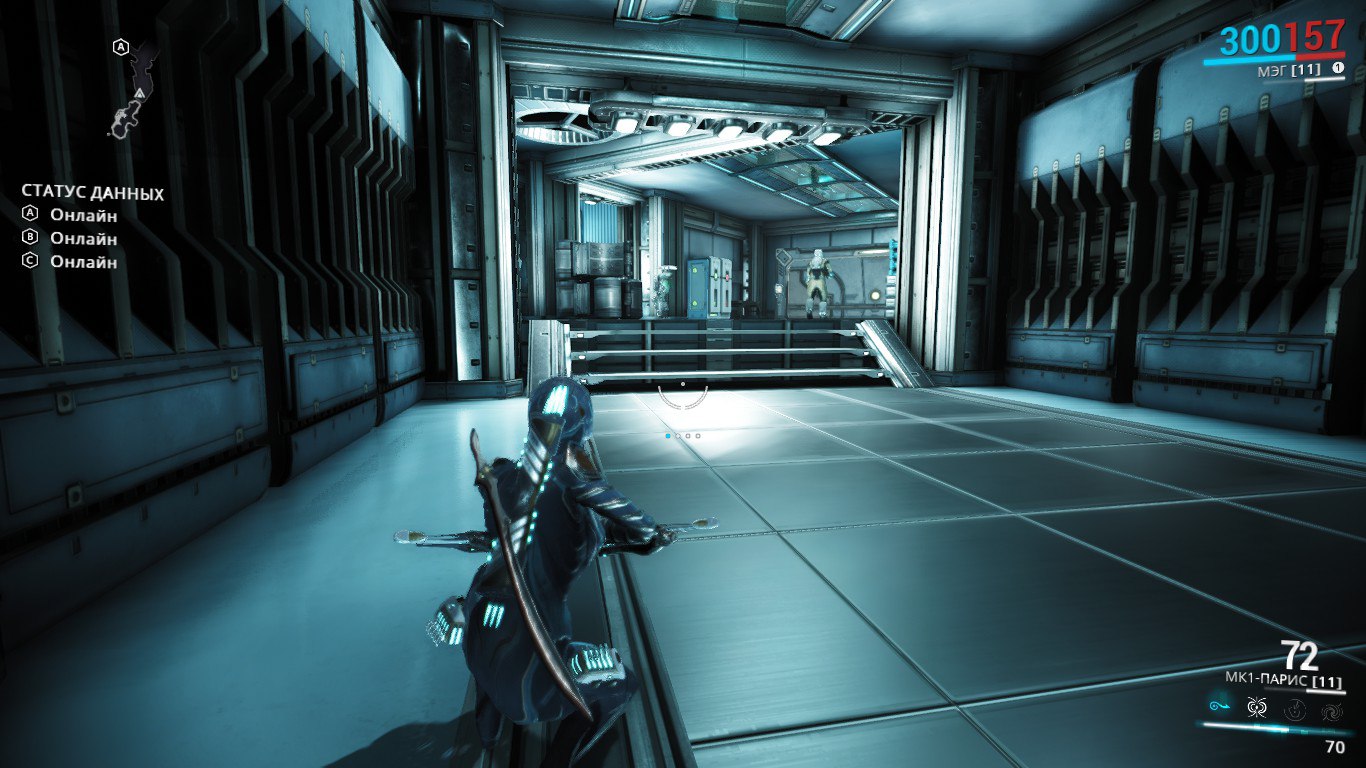This screenshot has width=1366, height=768.
Task: Cast the Crush spiral ability icon
Action: 1332,712
